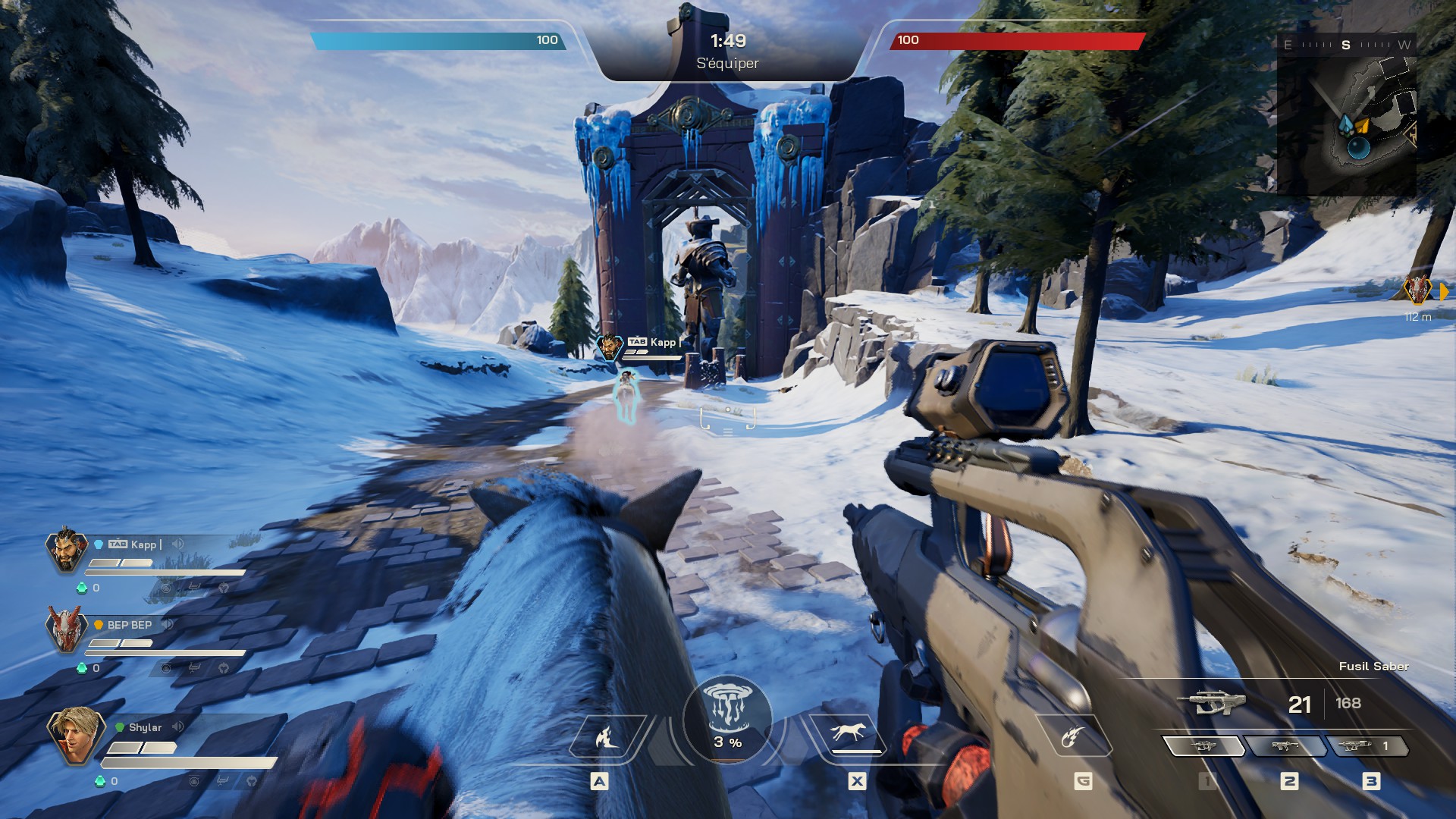Image resolution: width=1456 pixels, height=819 pixels.
Task: Activate the flame ability above the A key
Action: pos(605,736)
